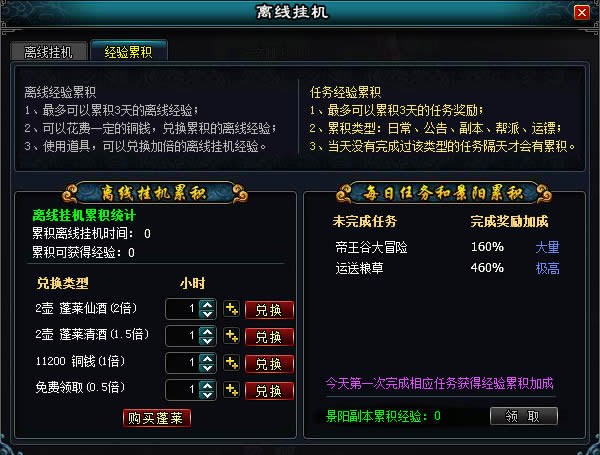Open the 购买蓬莱 purchase button
600x455 pixels.
click(x=157, y=417)
